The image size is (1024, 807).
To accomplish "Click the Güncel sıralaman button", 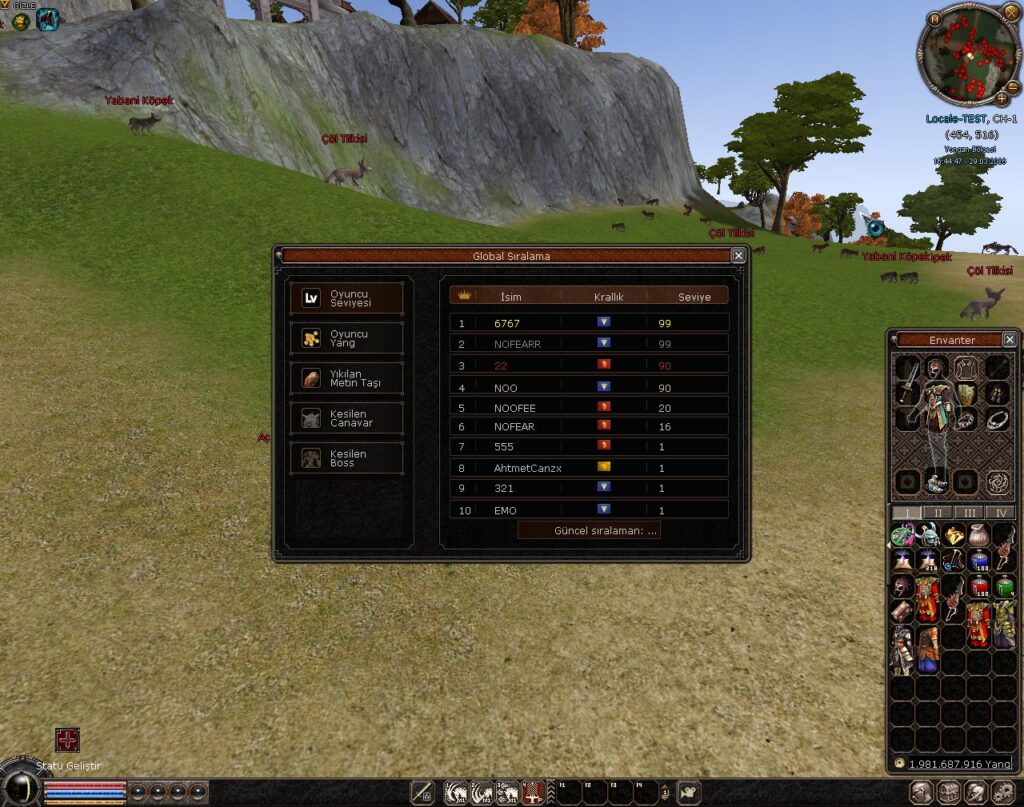I will (589, 531).
